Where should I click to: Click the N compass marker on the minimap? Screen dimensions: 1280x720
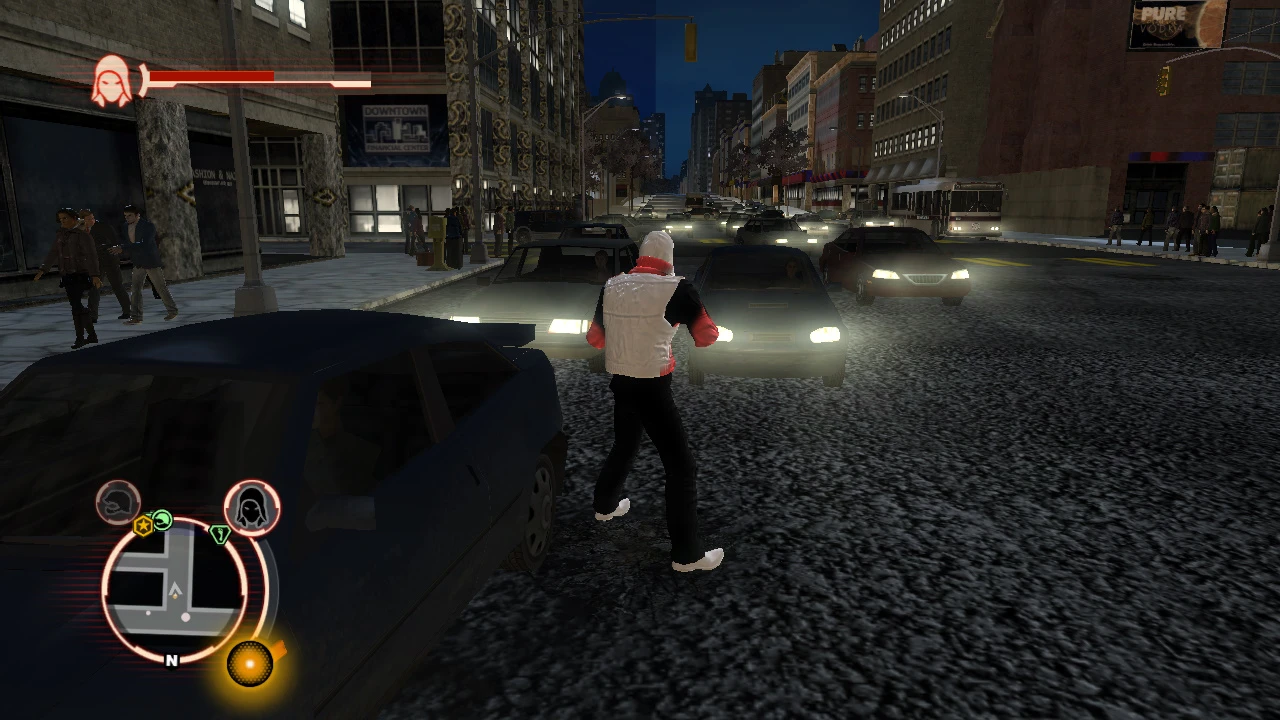tap(172, 661)
